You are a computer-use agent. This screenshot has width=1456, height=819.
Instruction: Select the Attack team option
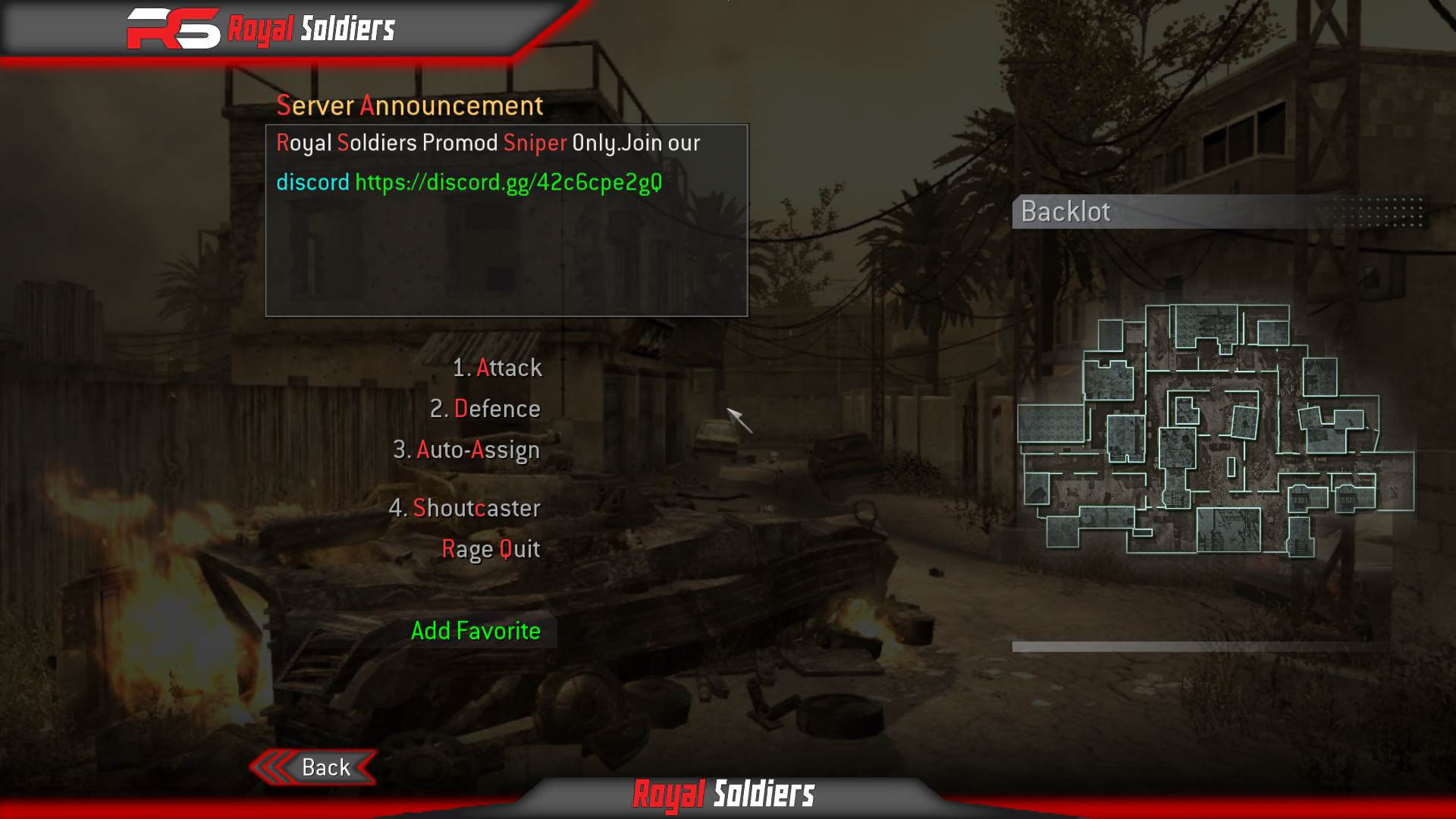(x=497, y=368)
